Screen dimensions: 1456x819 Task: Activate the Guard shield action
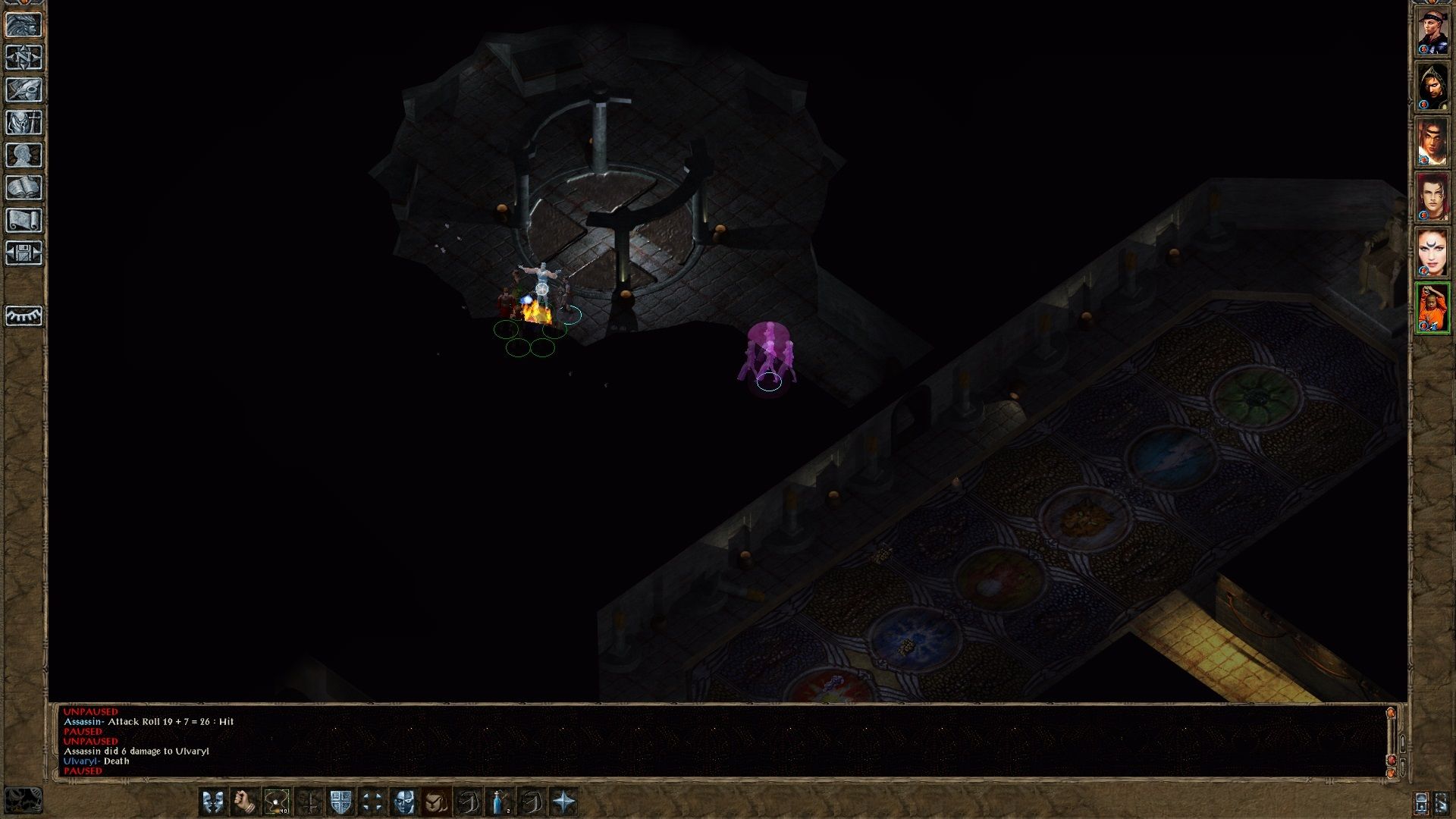click(x=340, y=802)
